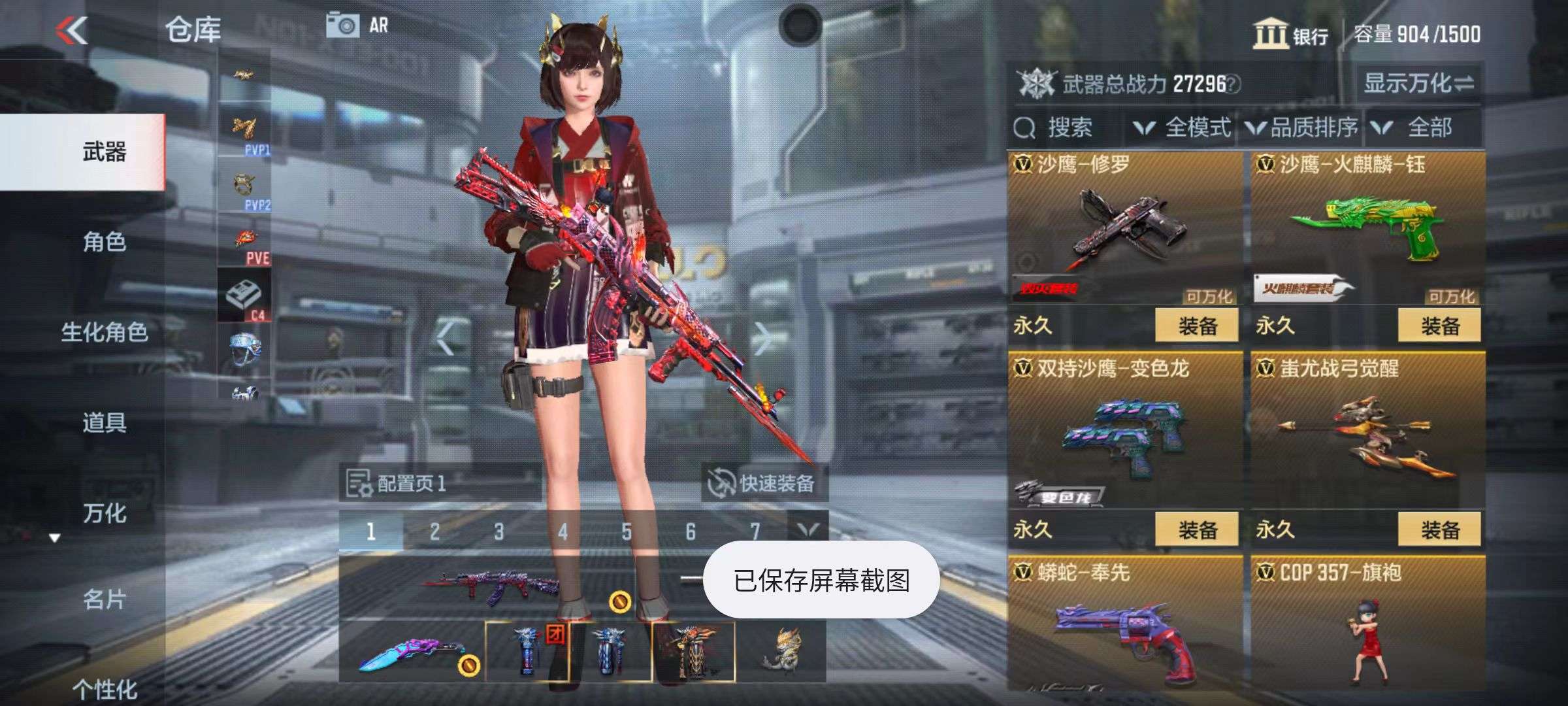The image size is (1568, 706).
Task: Click the 快速装备 quick equip button
Action: (x=763, y=484)
